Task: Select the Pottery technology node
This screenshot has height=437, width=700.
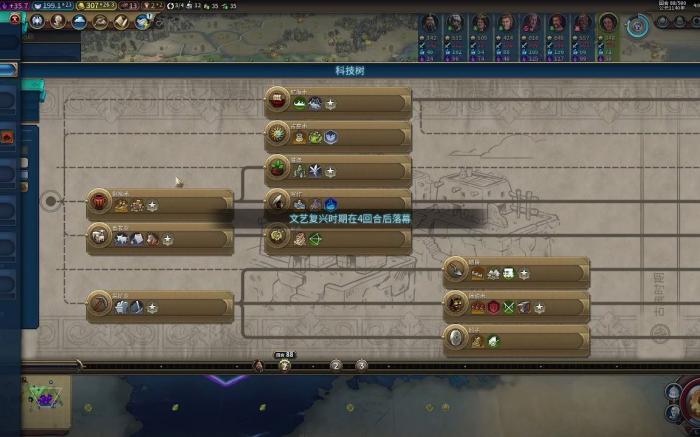Action: [160, 204]
